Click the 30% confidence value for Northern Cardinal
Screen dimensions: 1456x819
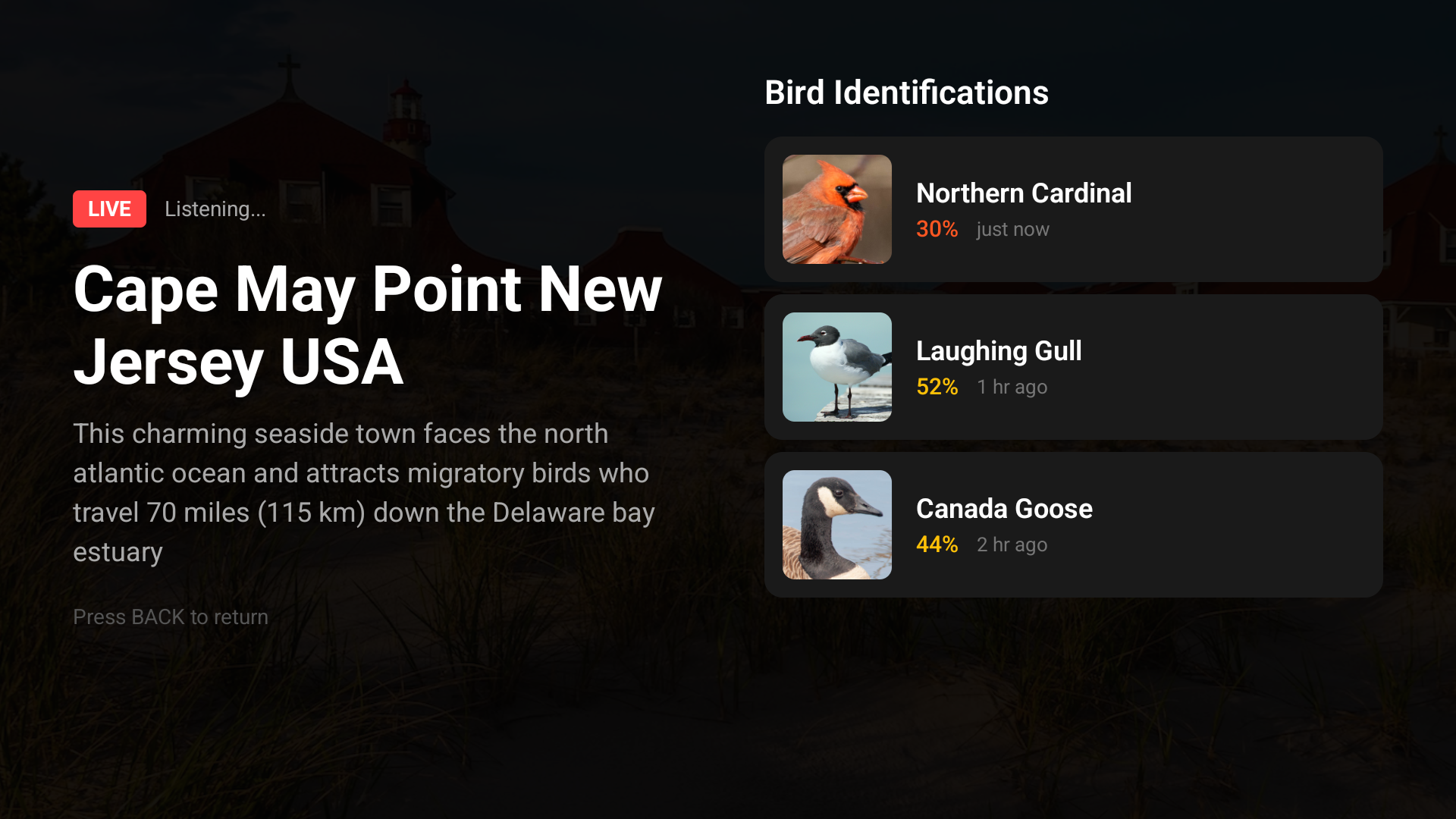tap(937, 229)
